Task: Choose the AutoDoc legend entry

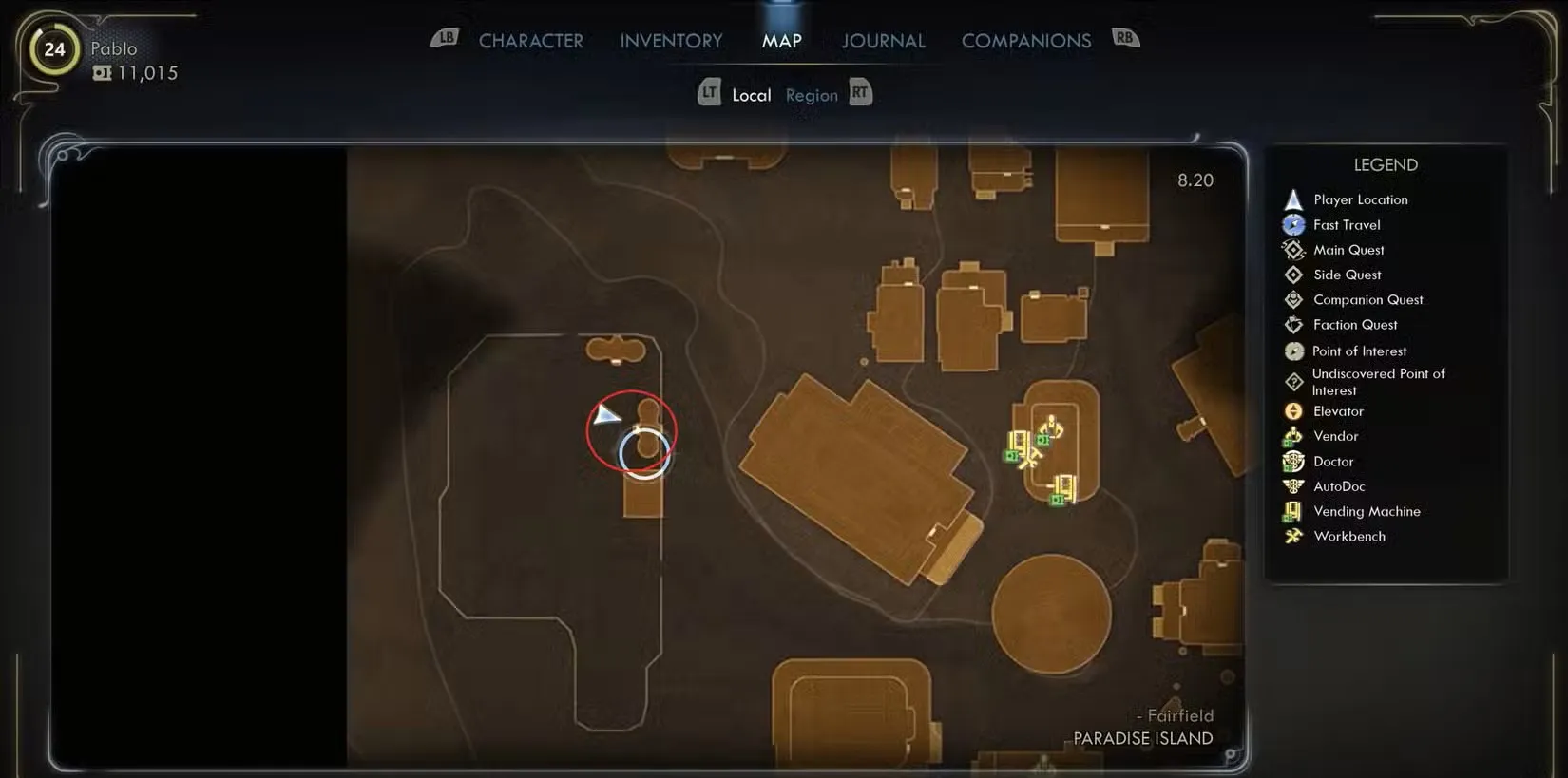Action: tap(1338, 486)
